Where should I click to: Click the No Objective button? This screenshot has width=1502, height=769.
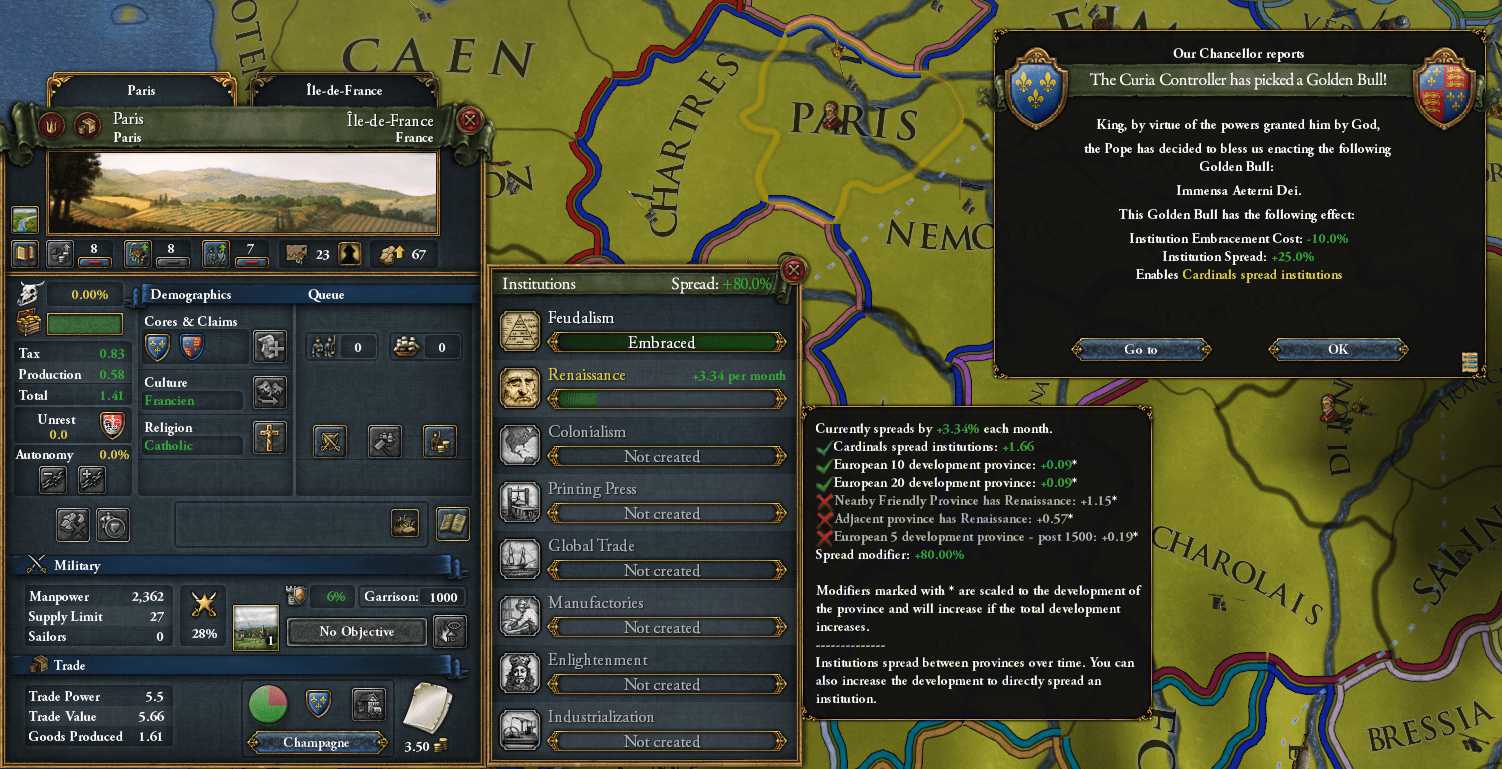click(x=357, y=632)
